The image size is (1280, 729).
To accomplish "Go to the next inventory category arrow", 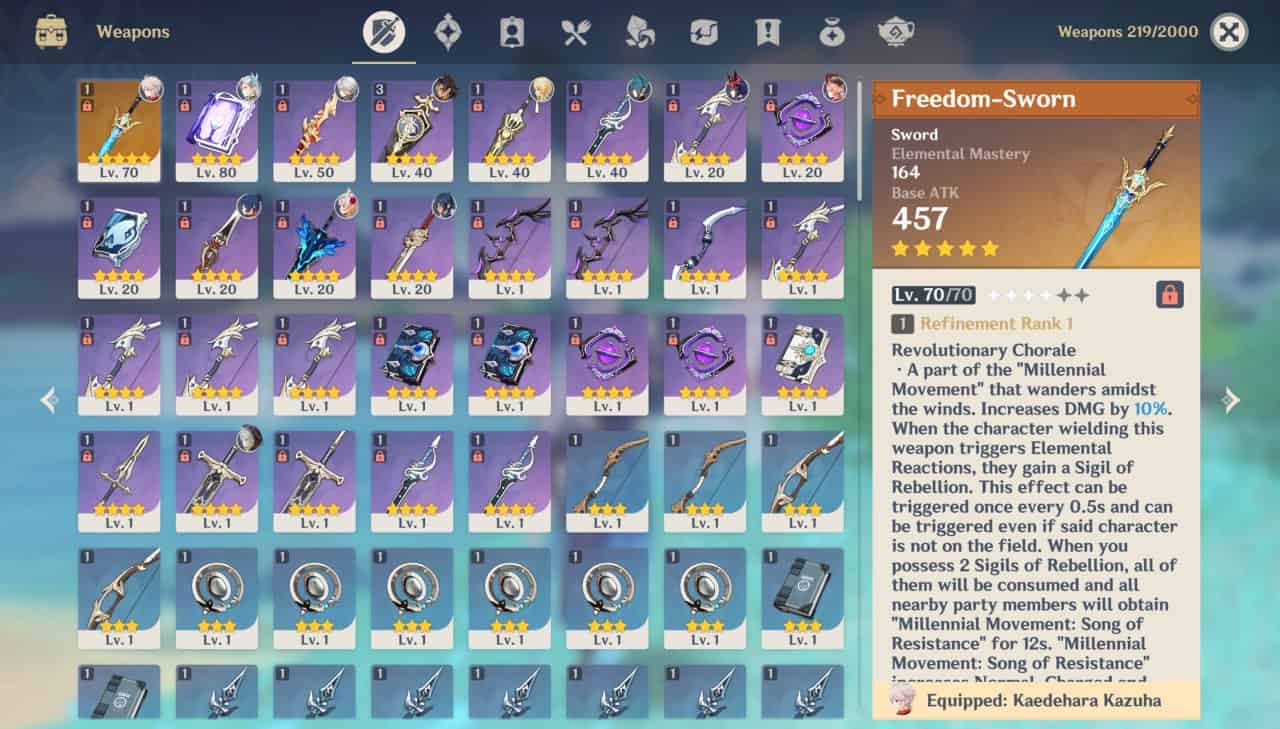I will [x=1231, y=400].
